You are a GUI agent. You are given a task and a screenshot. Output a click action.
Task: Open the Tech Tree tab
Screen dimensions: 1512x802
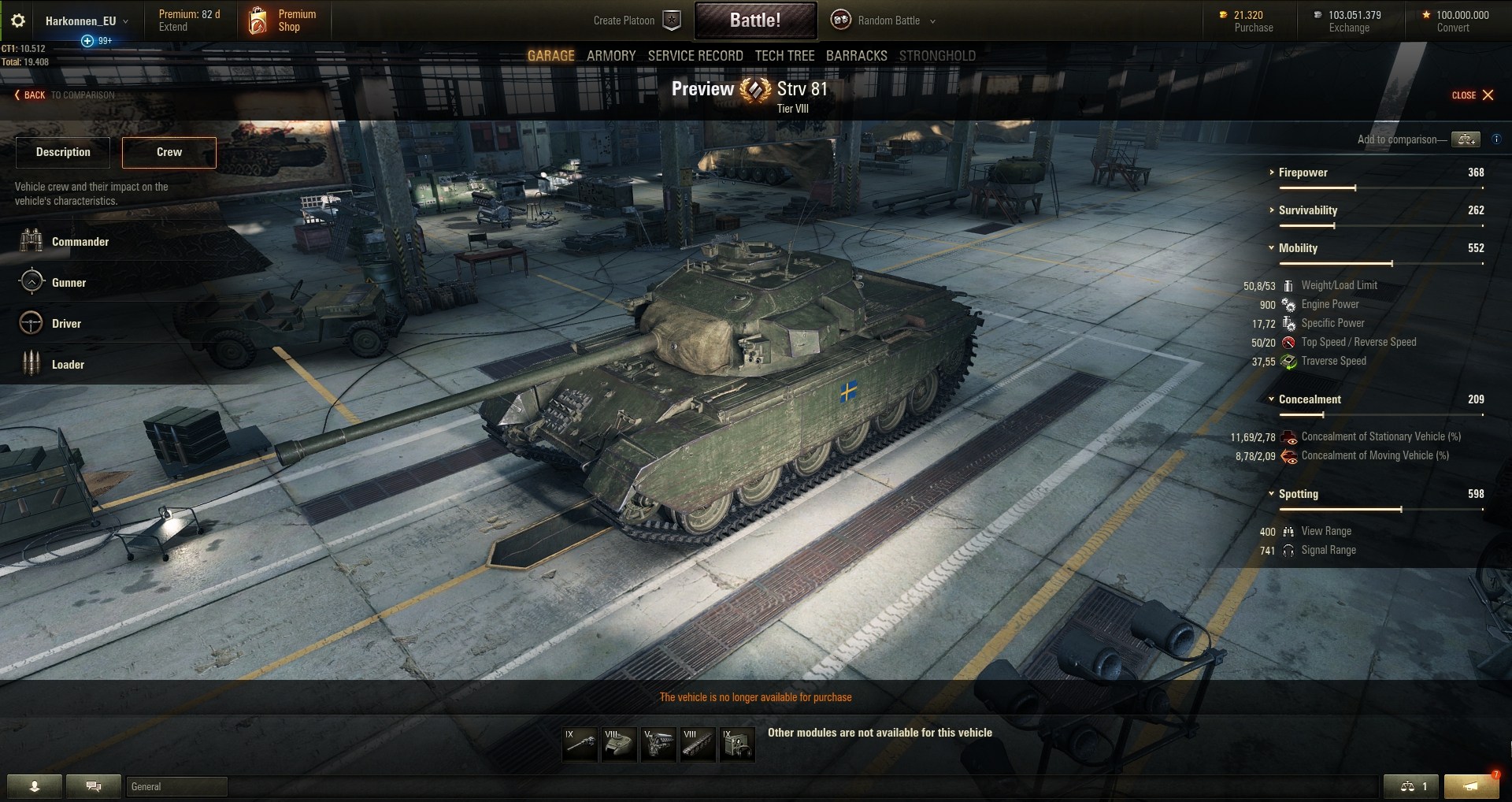[x=784, y=56]
